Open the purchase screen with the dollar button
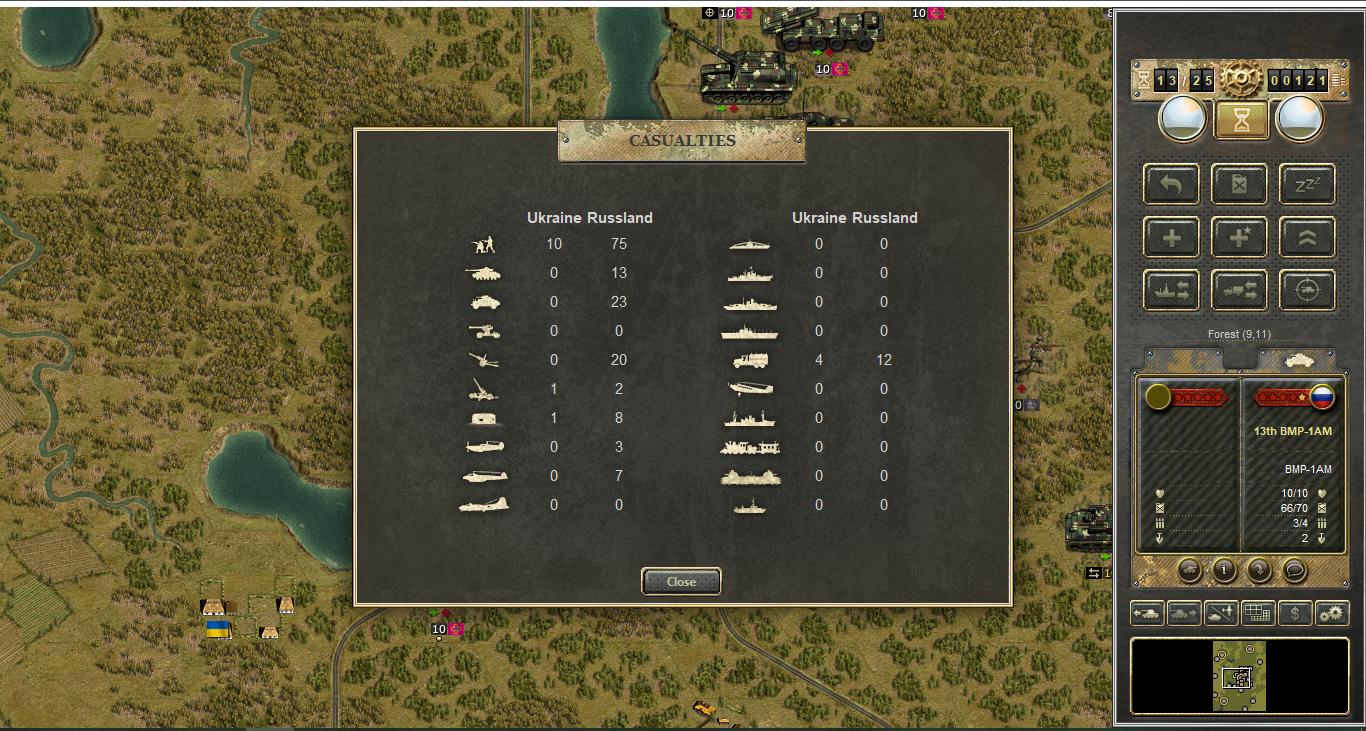The image size is (1366, 731). 1295,613
